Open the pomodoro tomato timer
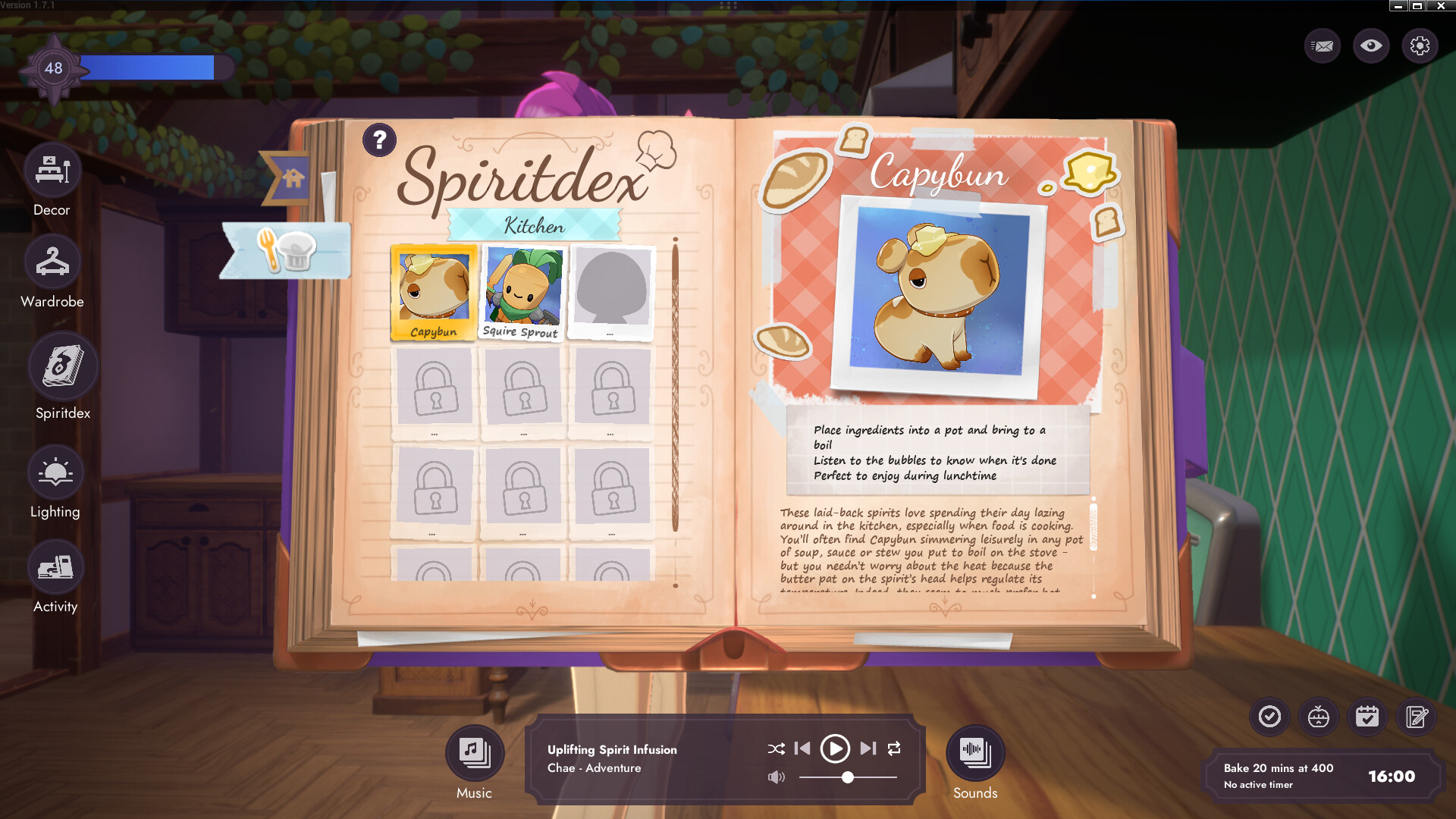 pyautogui.click(x=1318, y=717)
